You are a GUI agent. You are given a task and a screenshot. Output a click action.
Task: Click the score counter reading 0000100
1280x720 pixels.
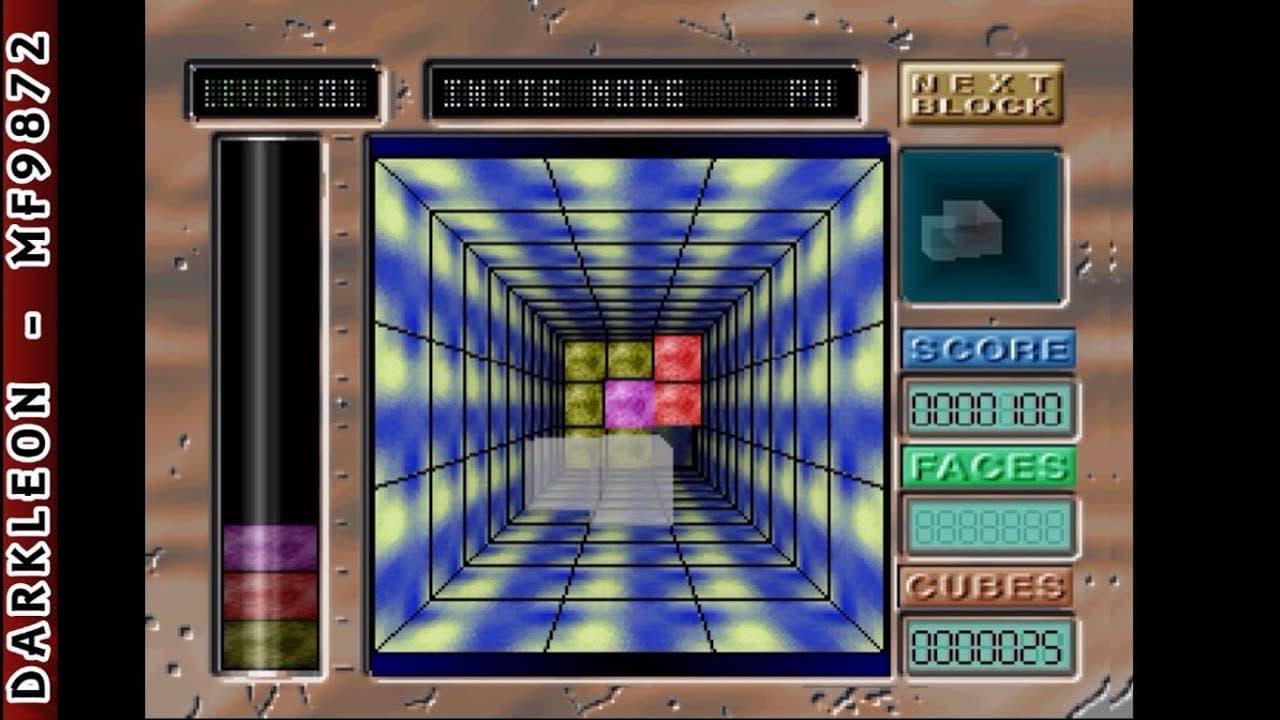click(990, 409)
